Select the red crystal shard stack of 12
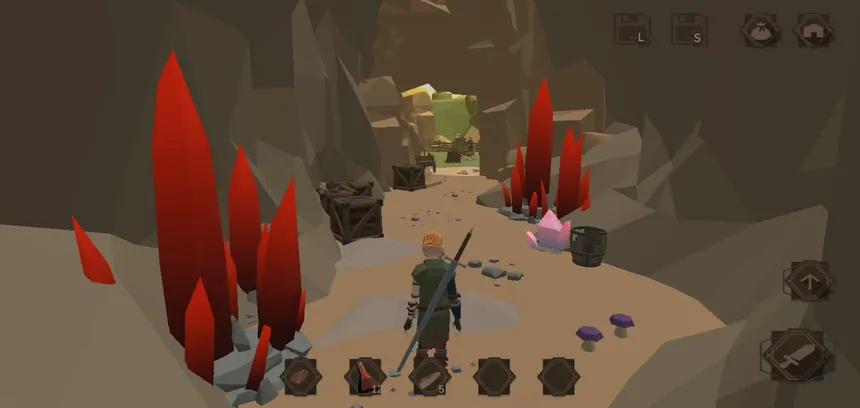The width and height of the screenshot is (860, 408). pyautogui.click(x=365, y=377)
